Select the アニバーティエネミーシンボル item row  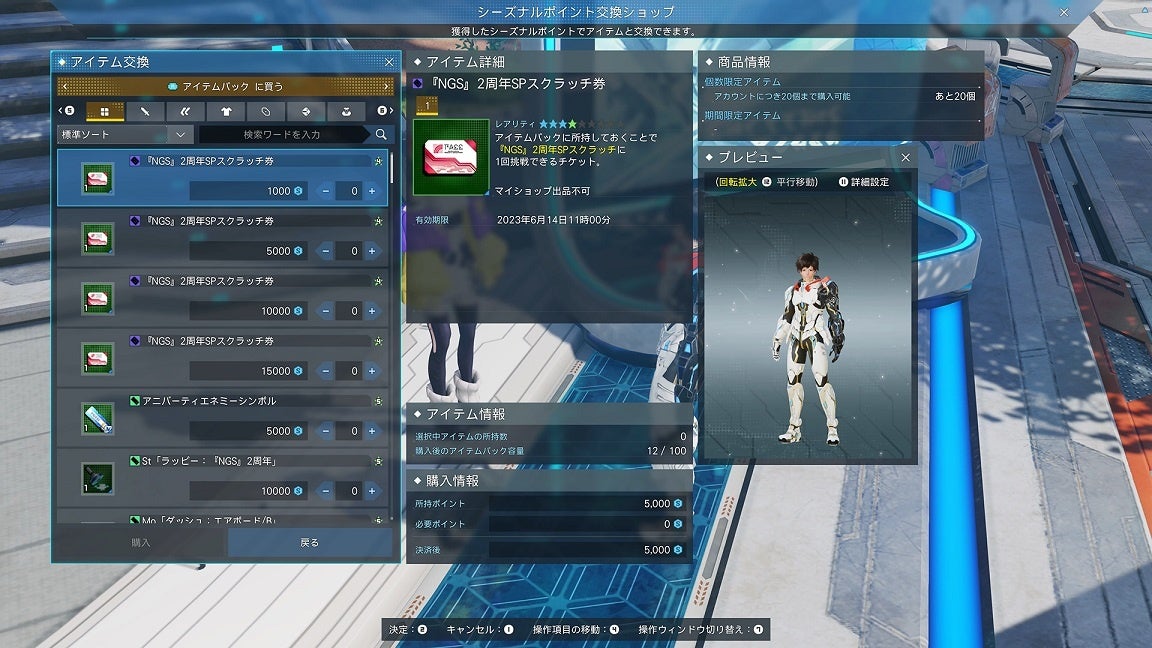click(x=222, y=418)
